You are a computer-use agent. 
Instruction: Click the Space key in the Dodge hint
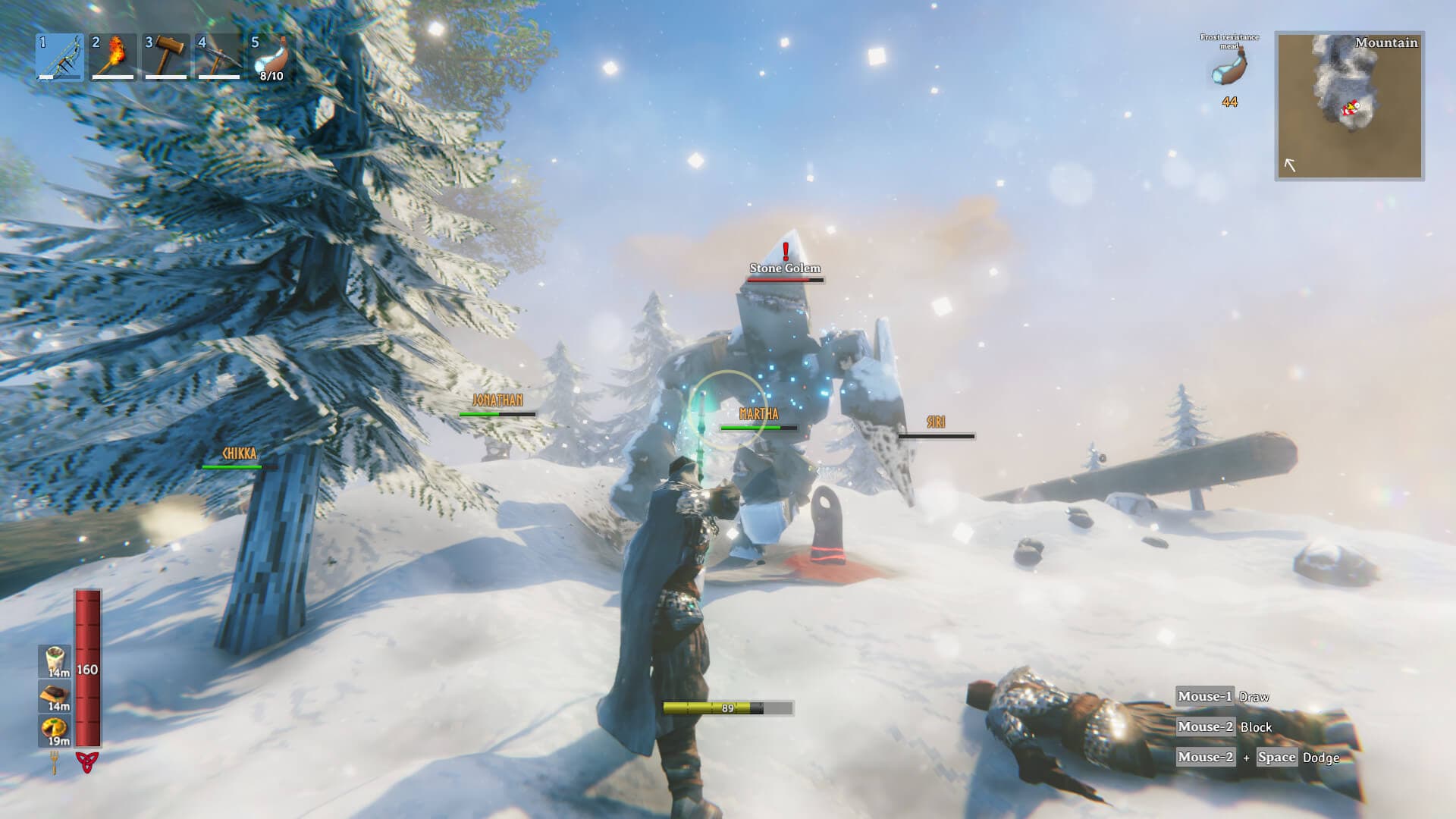point(1276,758)
